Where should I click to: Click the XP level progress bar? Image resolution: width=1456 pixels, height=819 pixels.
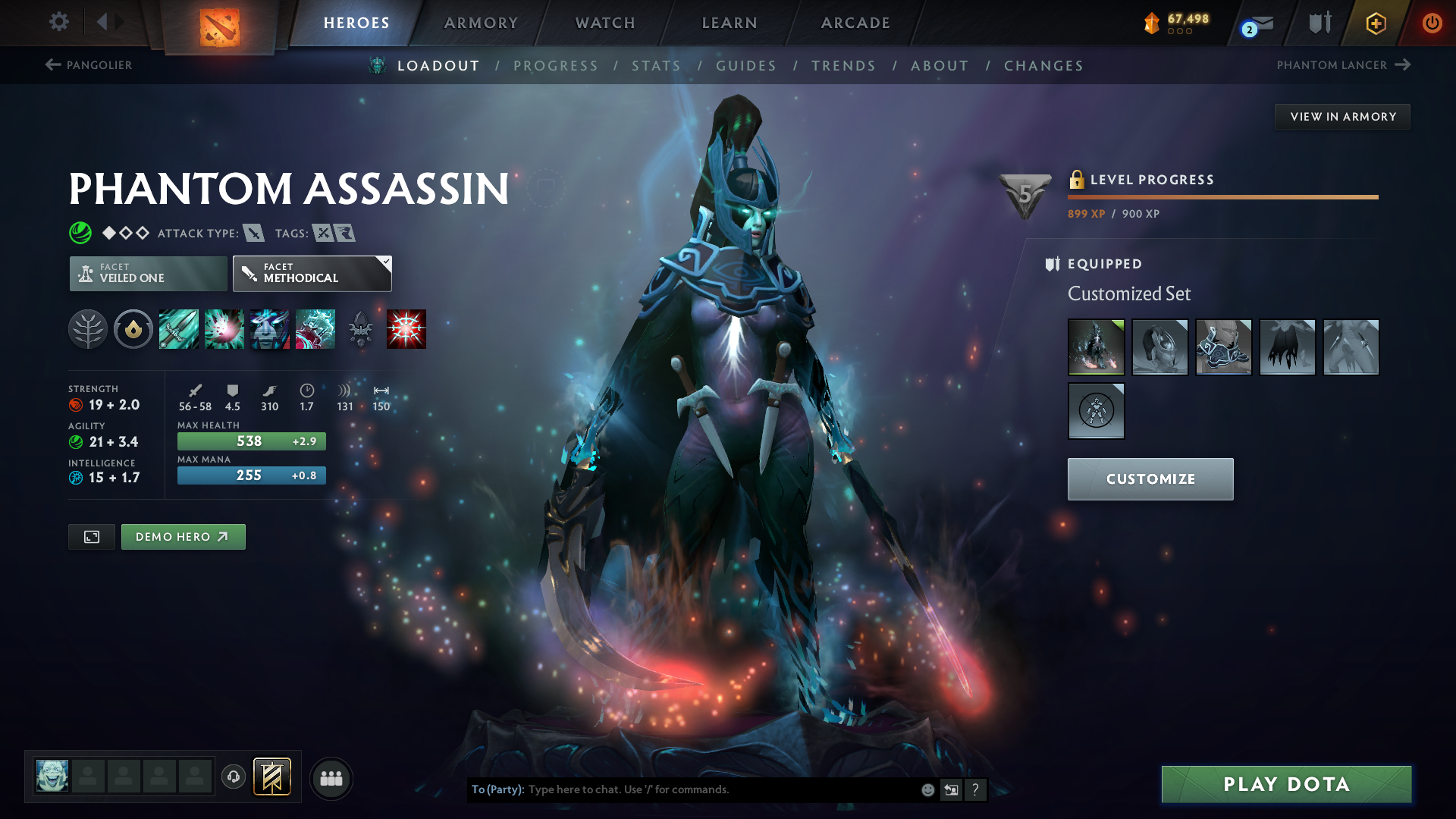pyautogui.click(x=1221, y=198)
